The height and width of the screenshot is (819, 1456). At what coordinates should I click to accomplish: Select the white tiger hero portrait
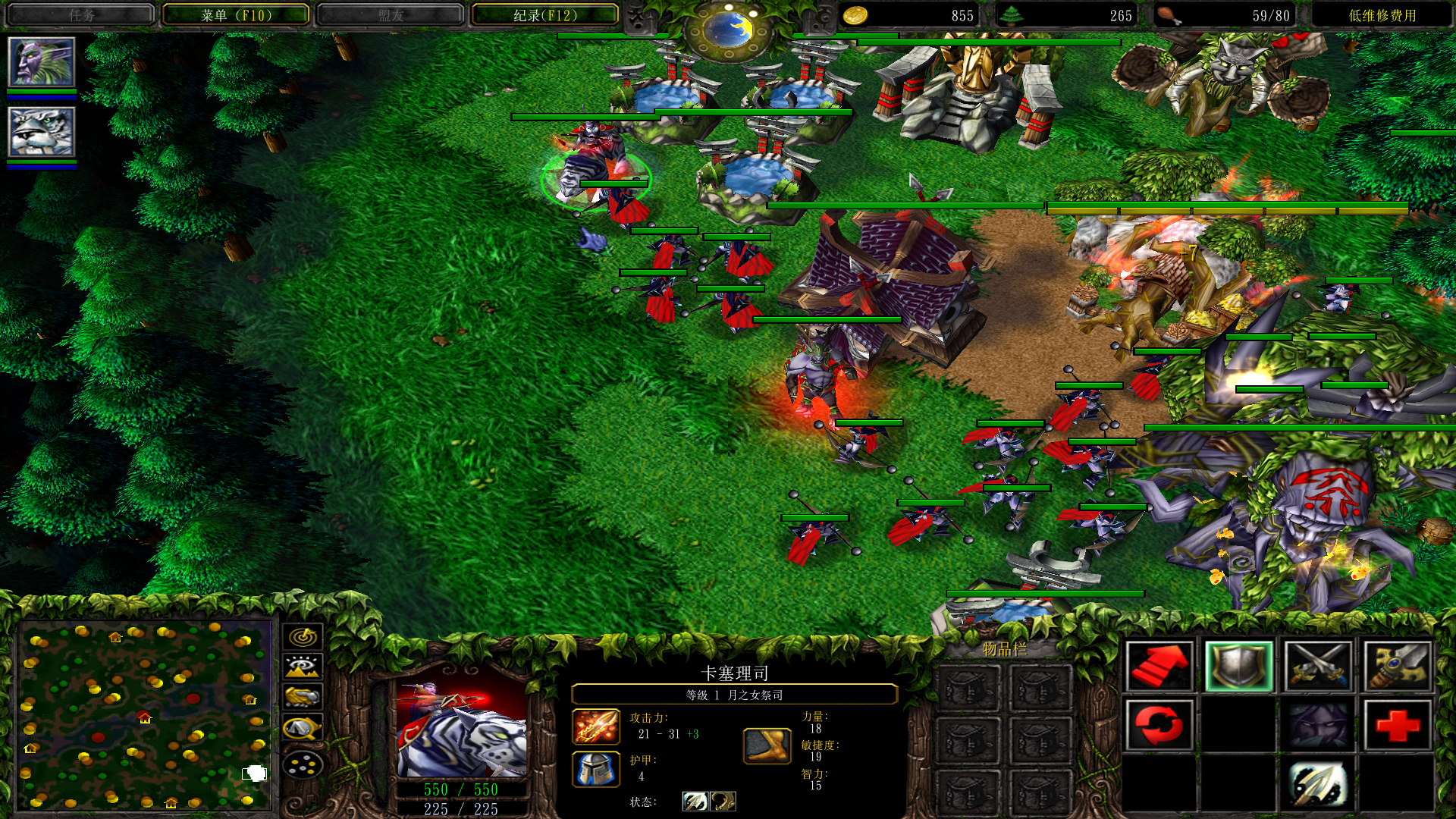pyautogui.click(x=42, y=132)
